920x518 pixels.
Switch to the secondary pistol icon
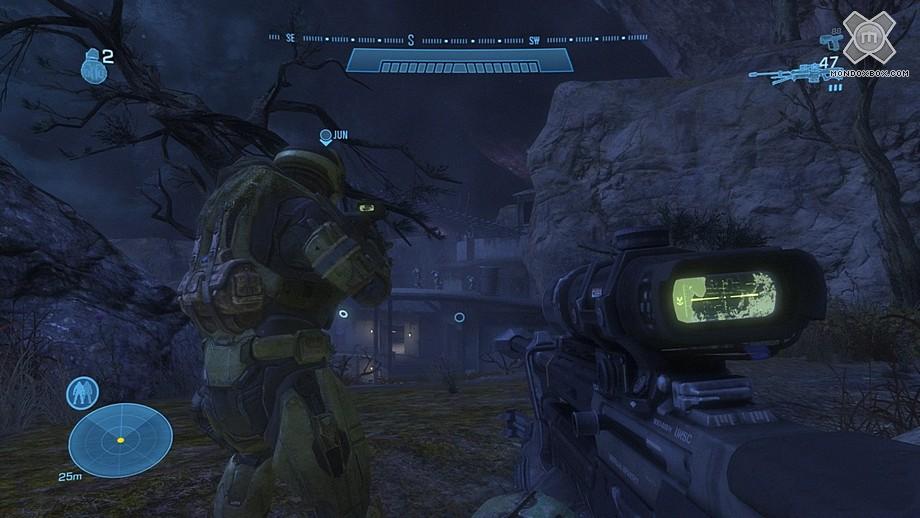[828, 42]
